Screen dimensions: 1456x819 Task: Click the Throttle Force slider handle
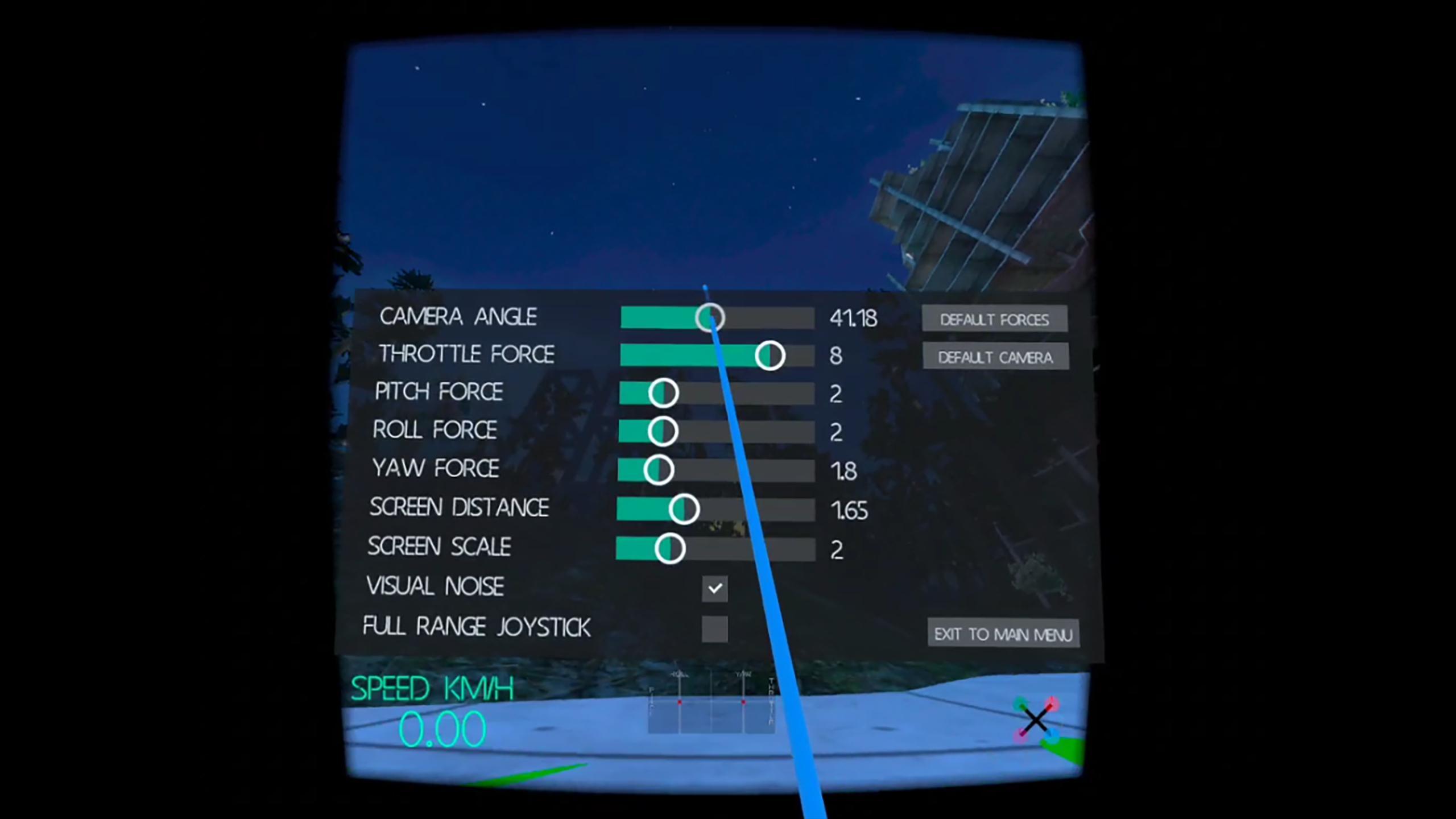769,355
